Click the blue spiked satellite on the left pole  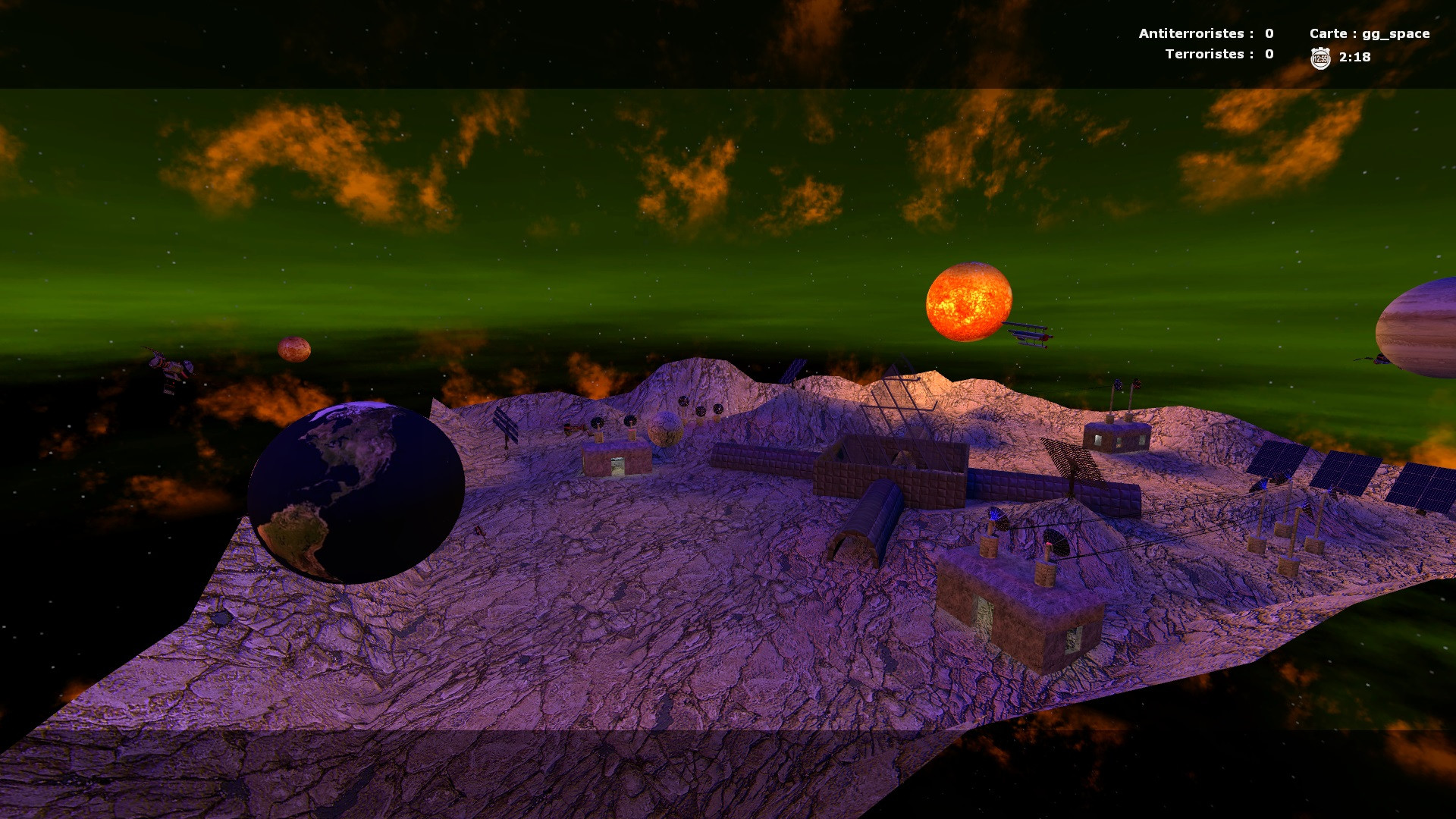click(x=1118, y=384)
